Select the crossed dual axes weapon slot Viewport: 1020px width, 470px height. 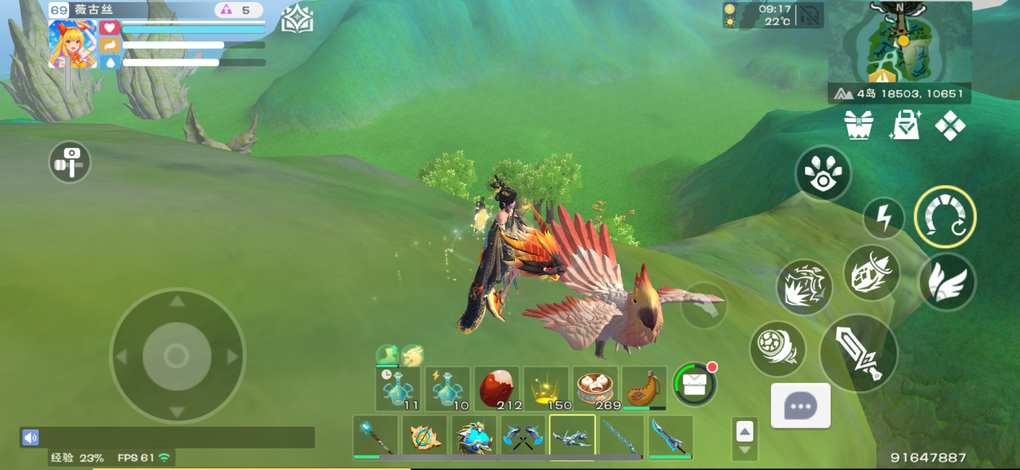[x=522, y=437]
